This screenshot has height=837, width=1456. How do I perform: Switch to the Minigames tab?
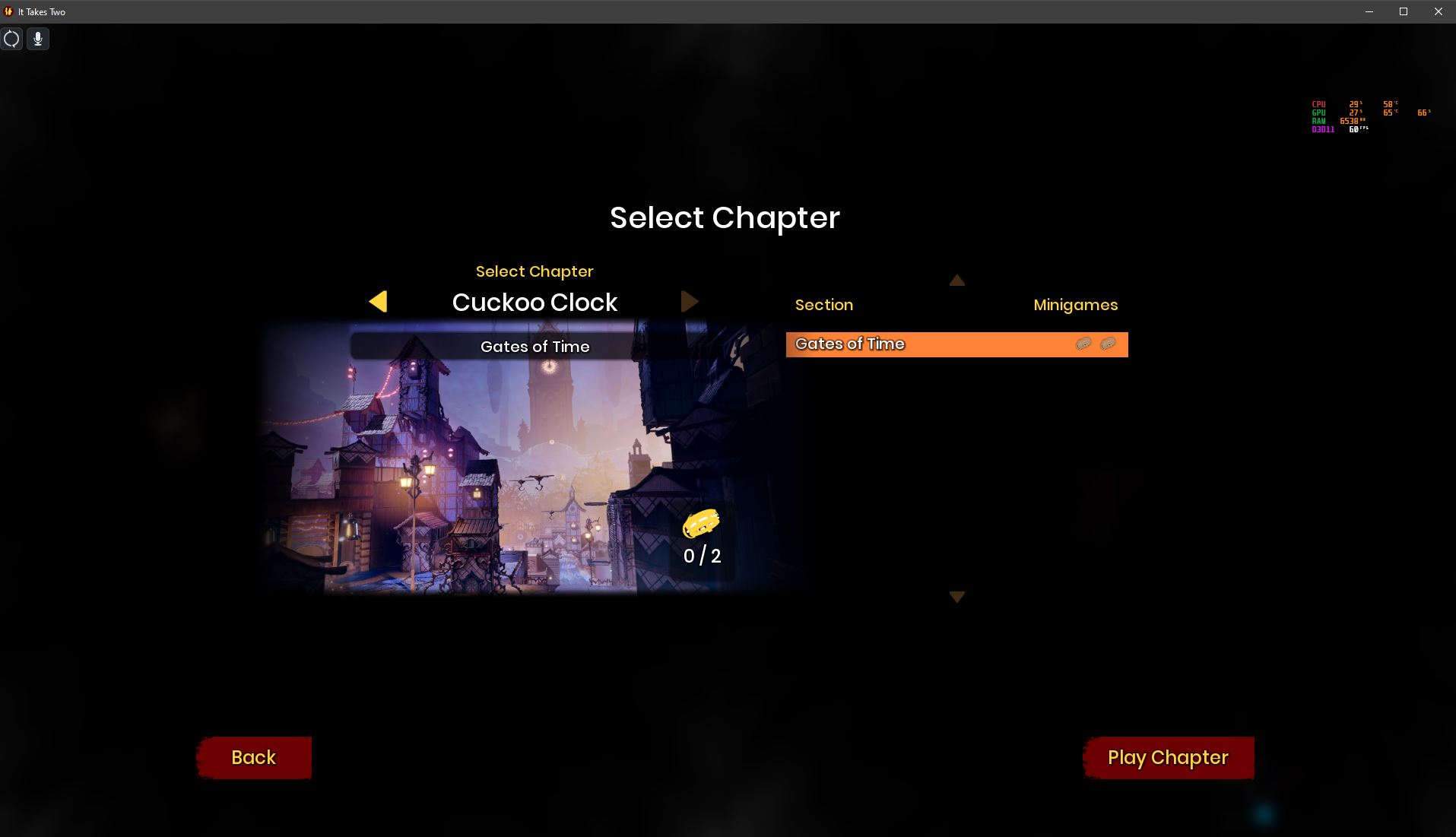(1075, 304)
